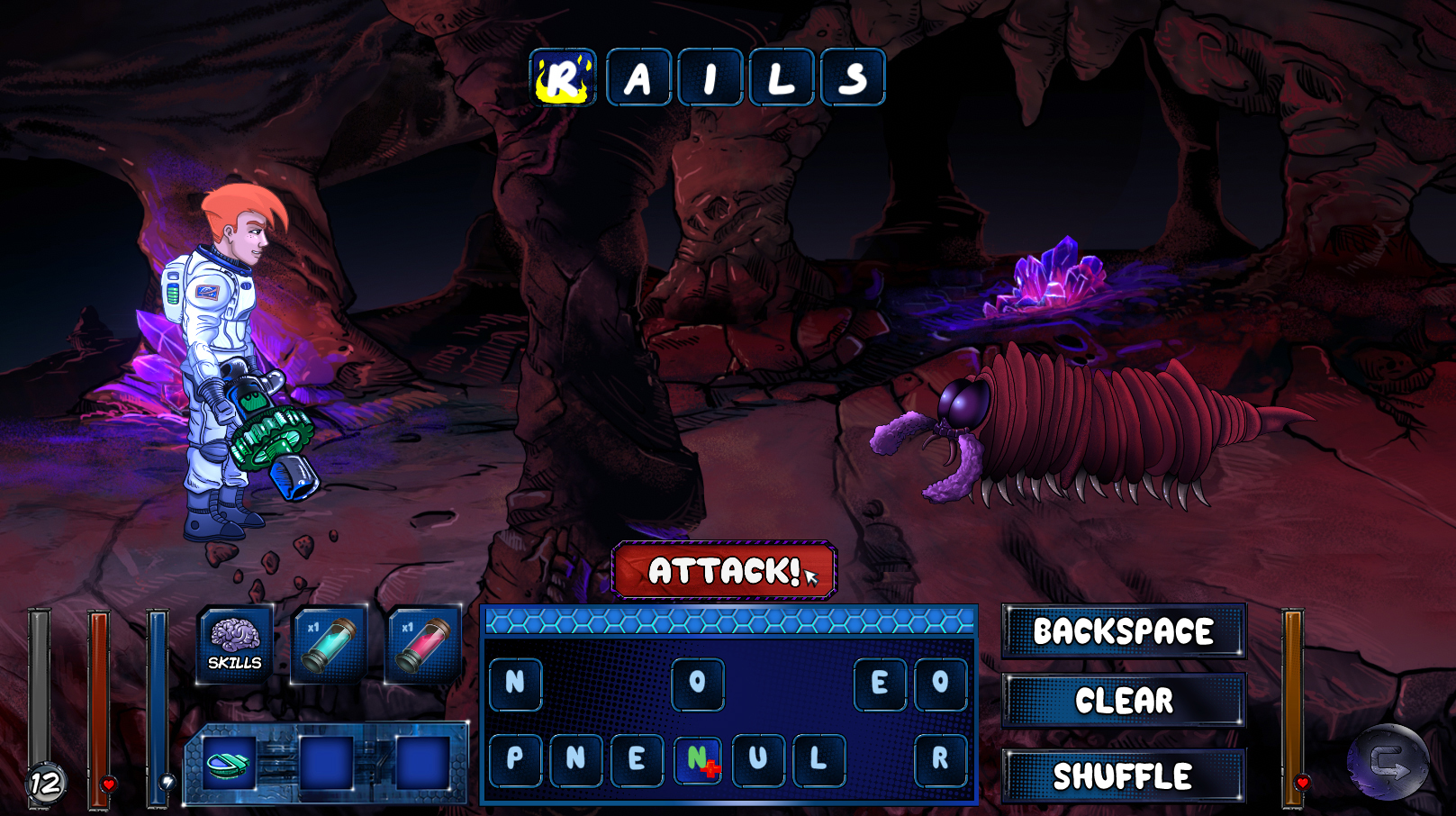Remove the letter A from the word

pos(638,77)
